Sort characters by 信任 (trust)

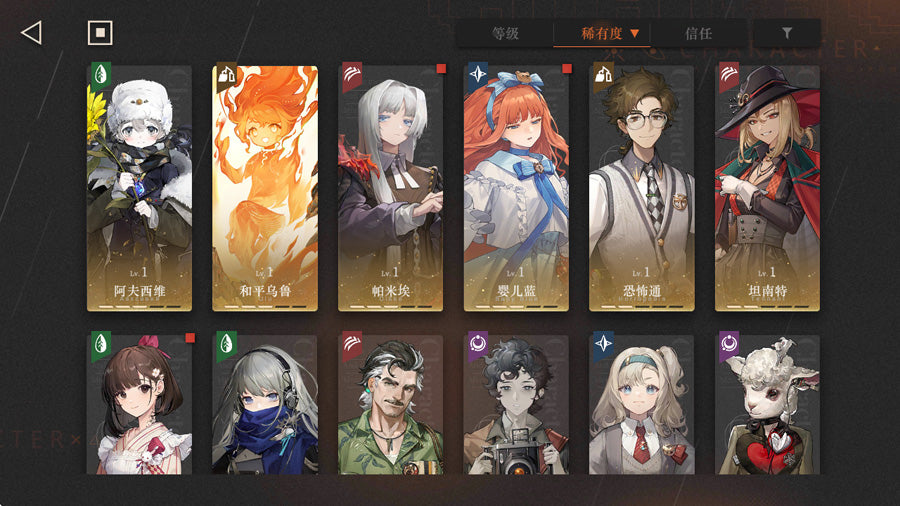click(x=698, y=33)
